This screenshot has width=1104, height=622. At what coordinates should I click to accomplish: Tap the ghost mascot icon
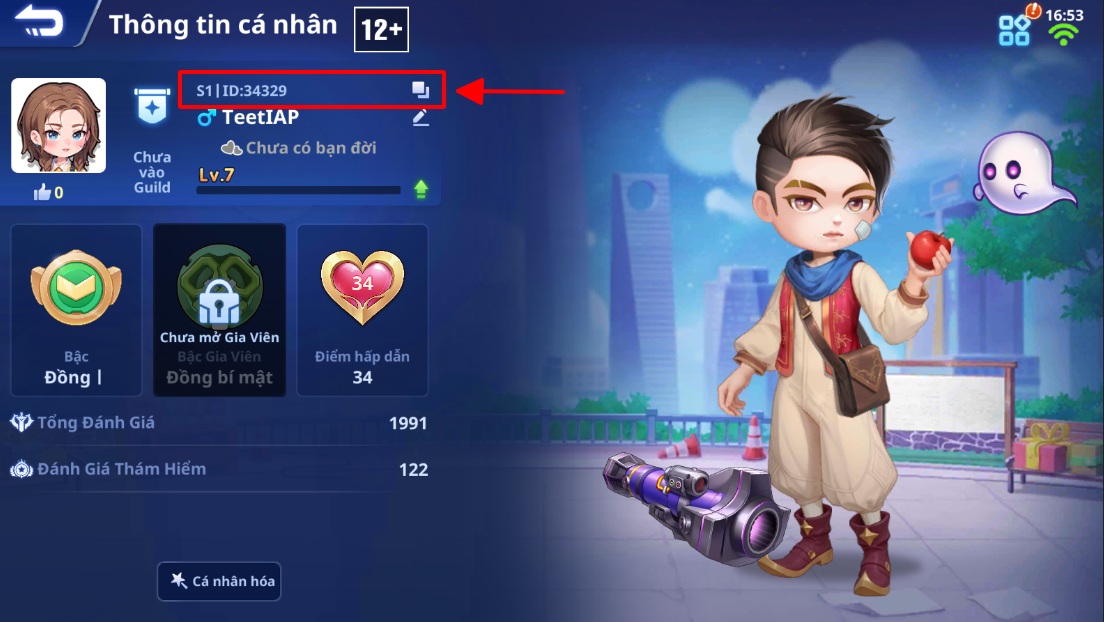[x=1020, y=172]
